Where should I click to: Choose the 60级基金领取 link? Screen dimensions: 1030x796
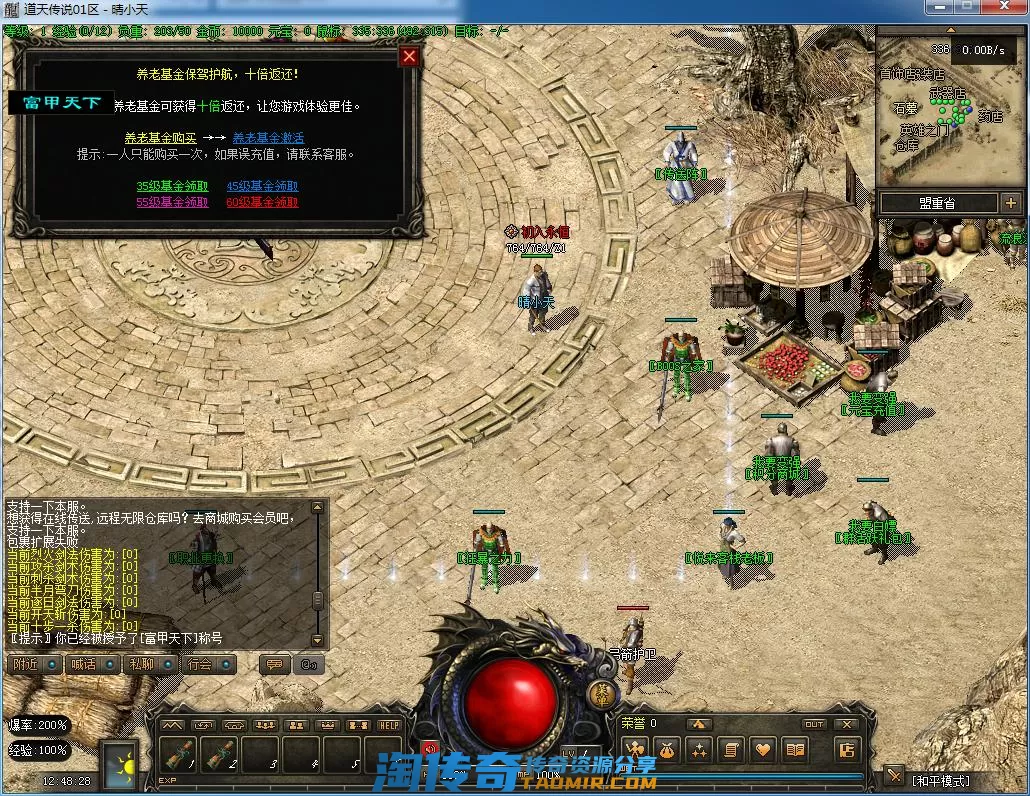coord(262,202)
